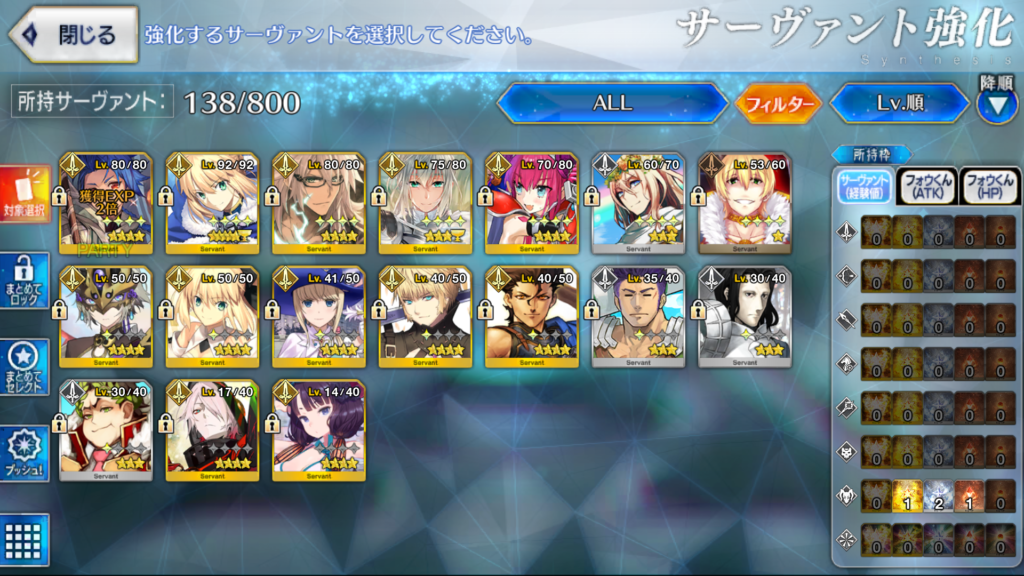The width and height of the screenshot is (1024, 576).
Task: Click the red 対象選択 button
Action: click(25, 194)
